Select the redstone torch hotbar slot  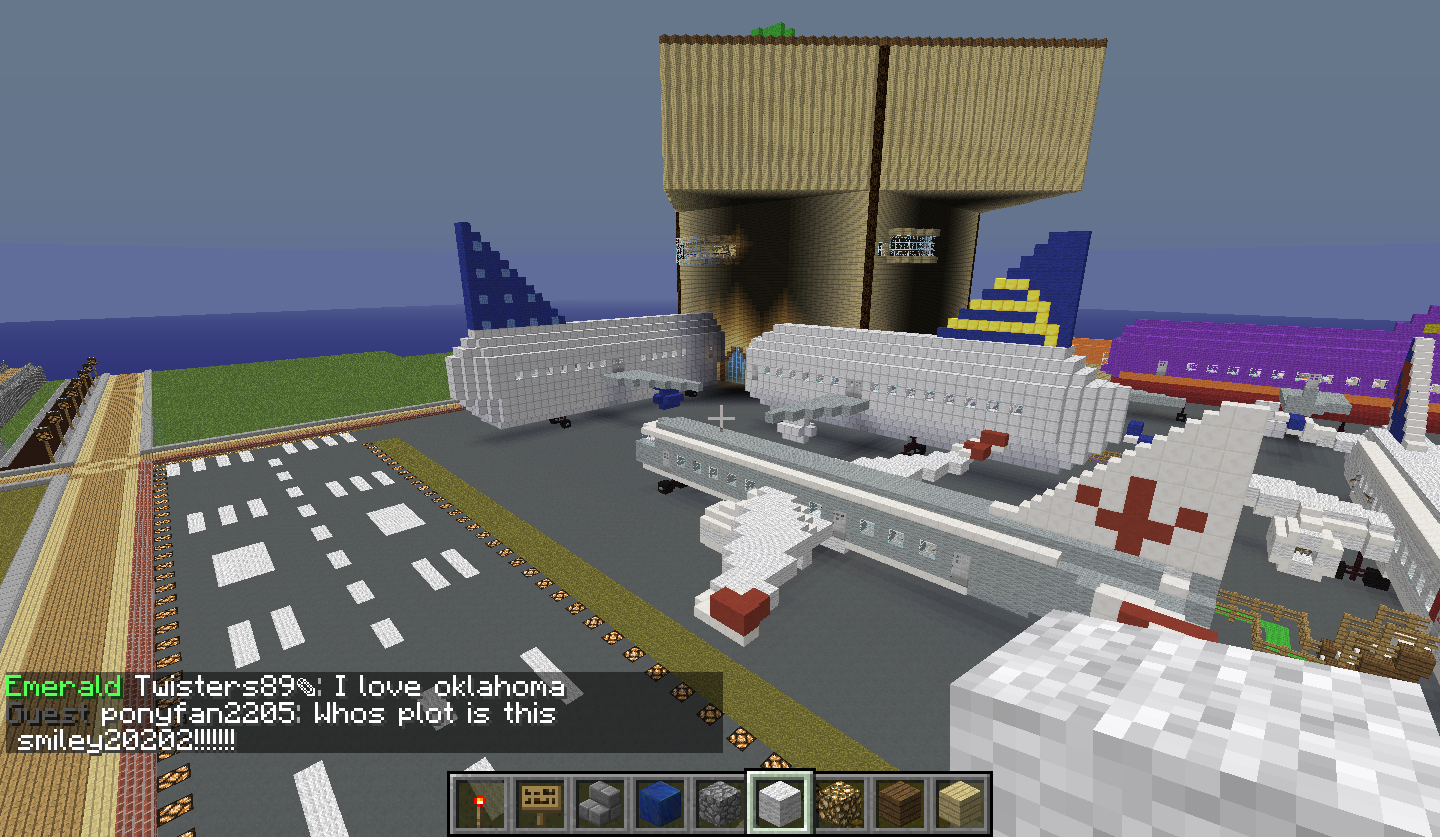tap(479, 802)
